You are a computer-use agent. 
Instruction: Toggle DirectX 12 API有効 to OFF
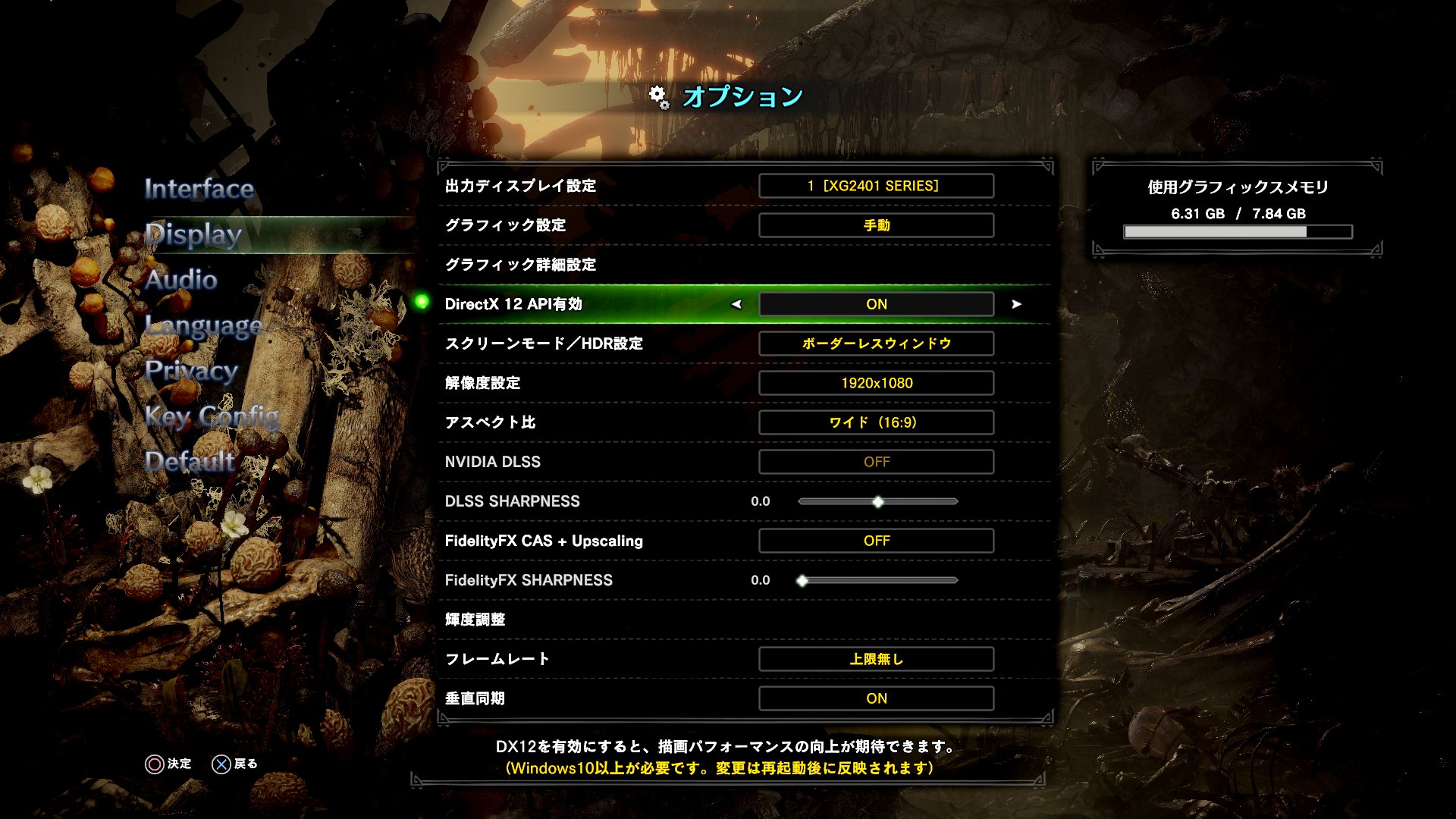point(876,304)
